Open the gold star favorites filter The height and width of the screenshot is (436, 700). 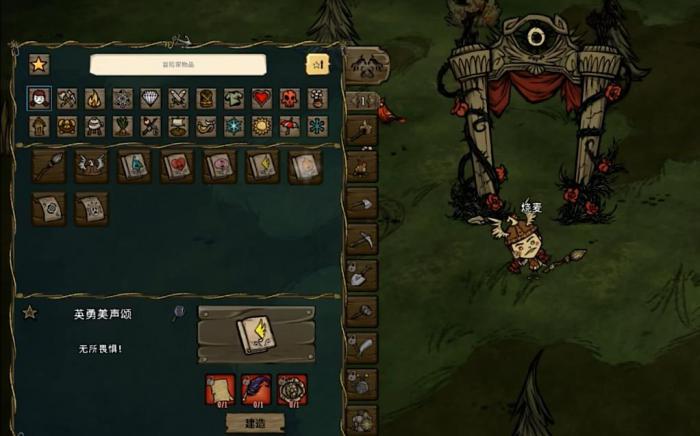[x=38, y=64]
